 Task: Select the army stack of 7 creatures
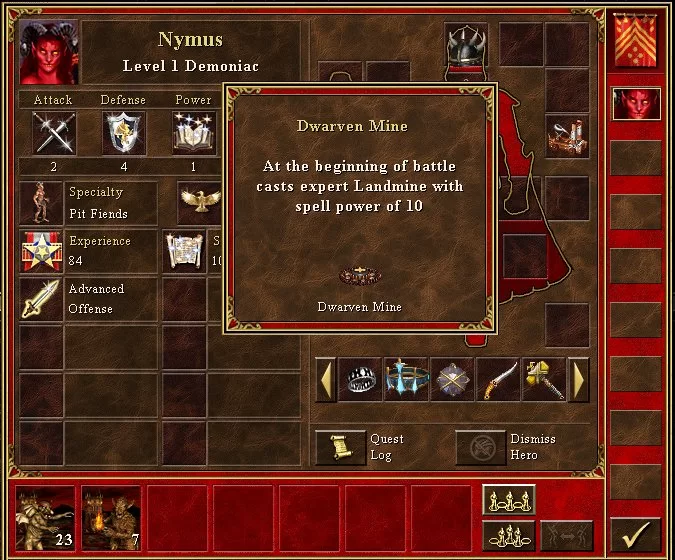110,519
